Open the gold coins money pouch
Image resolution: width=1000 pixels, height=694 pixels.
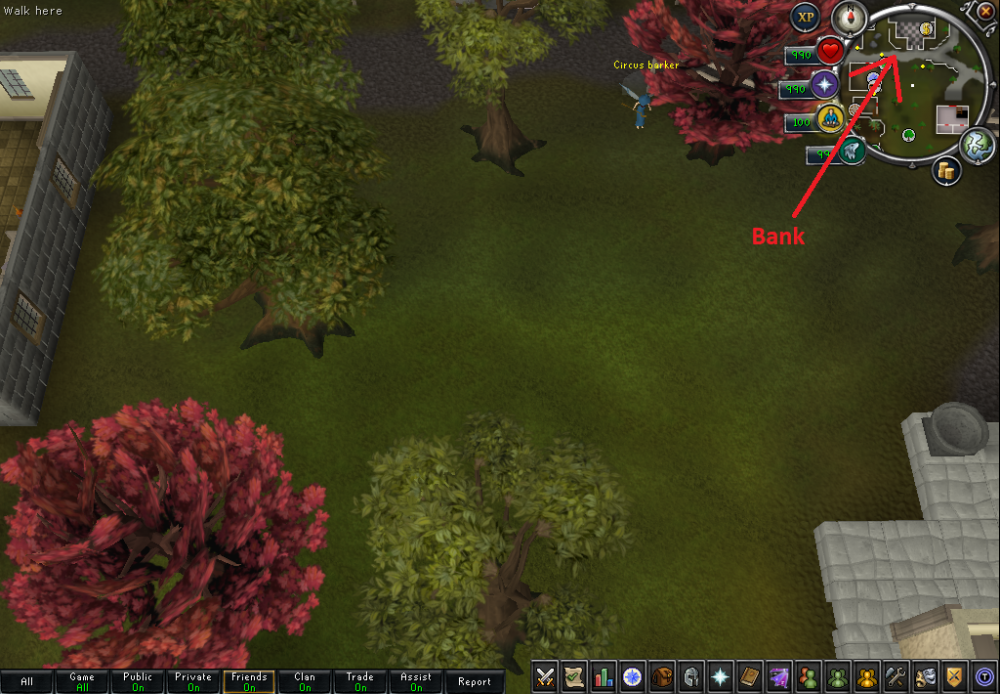945,172
